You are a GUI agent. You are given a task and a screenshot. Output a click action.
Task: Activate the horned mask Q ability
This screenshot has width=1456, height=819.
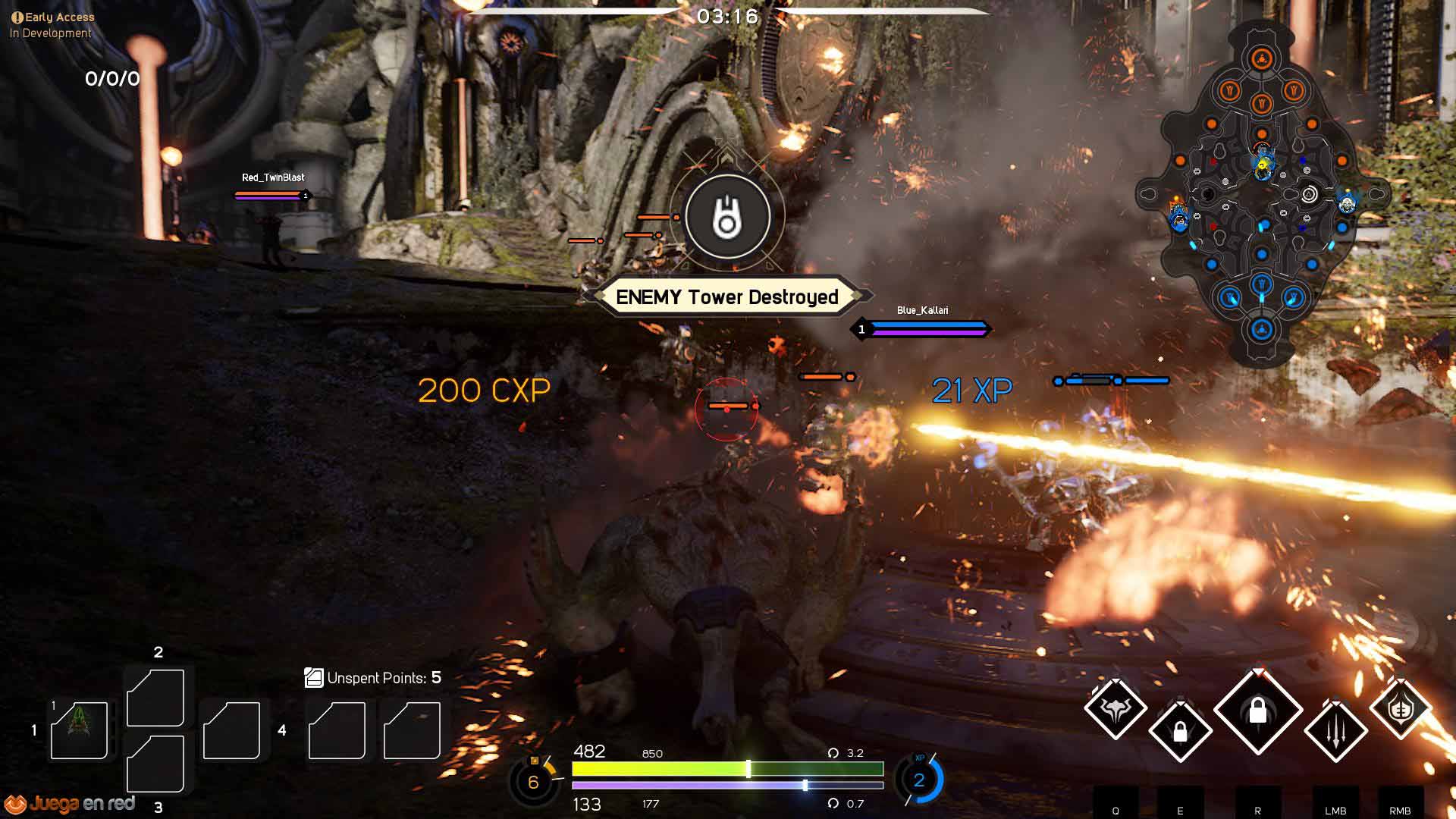pos(1115,709)
